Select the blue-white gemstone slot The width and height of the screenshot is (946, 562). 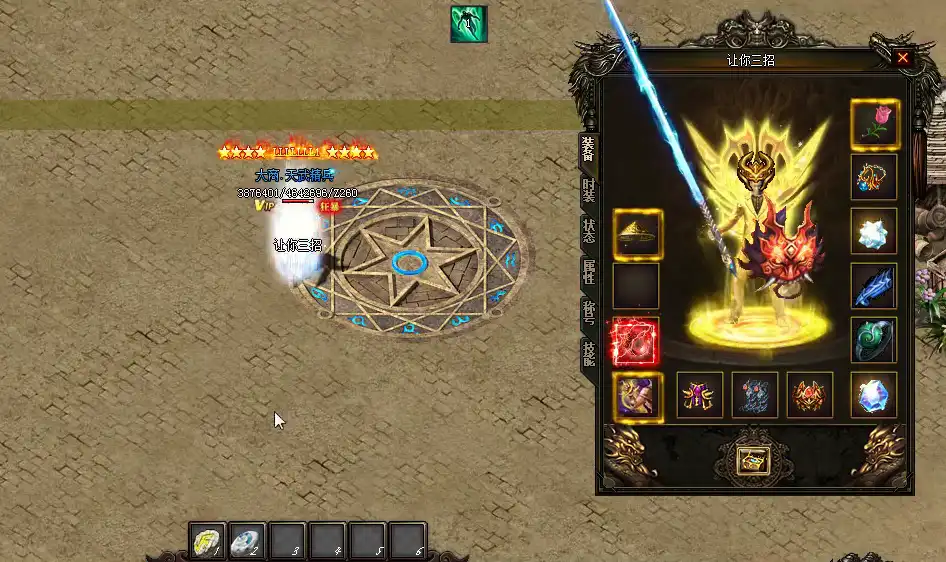click(x=874, y=395)
